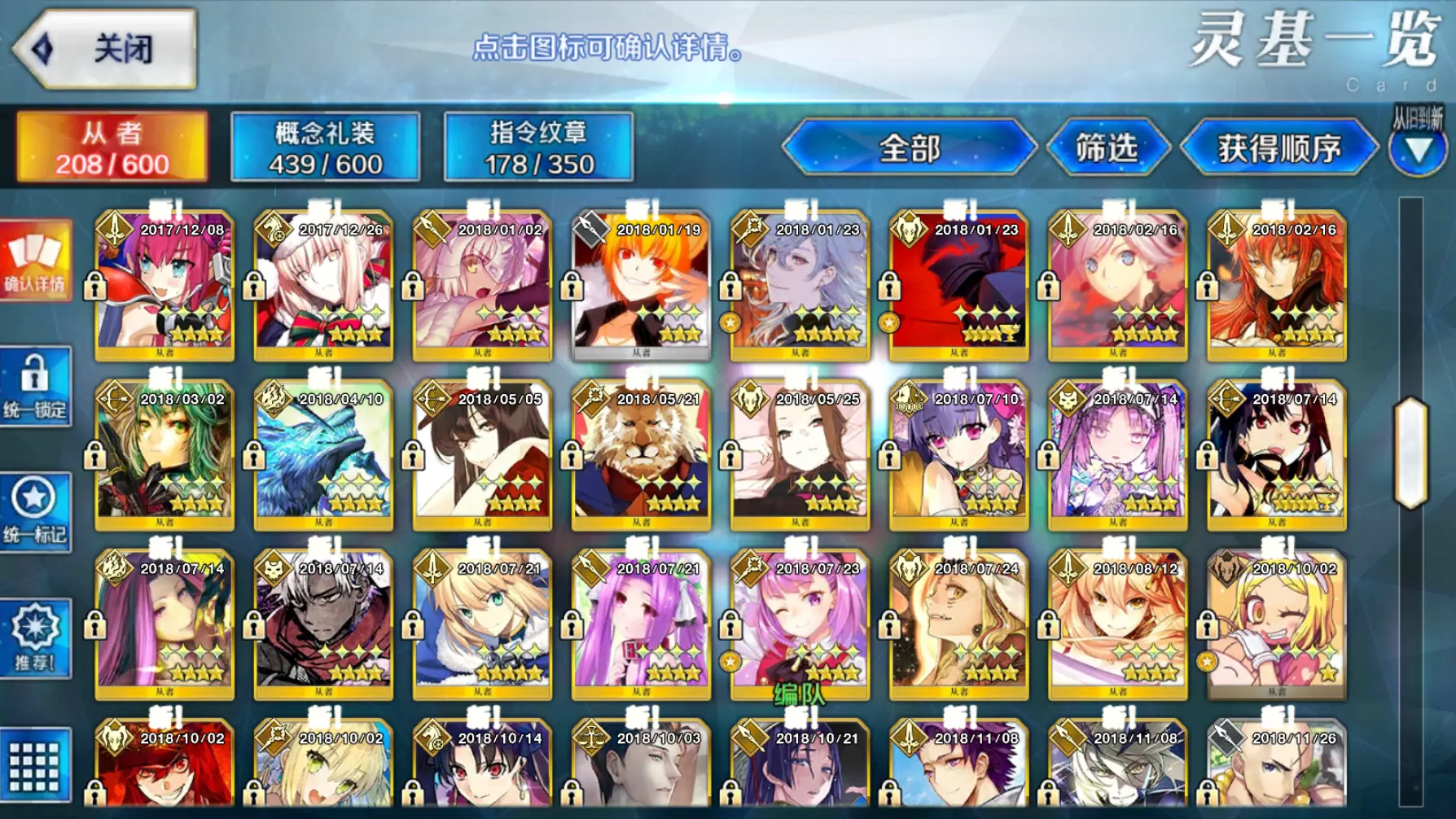1456x819 pixels.
Task: Click the back arrow inside 关闭 button
Action: pos(39,46)
